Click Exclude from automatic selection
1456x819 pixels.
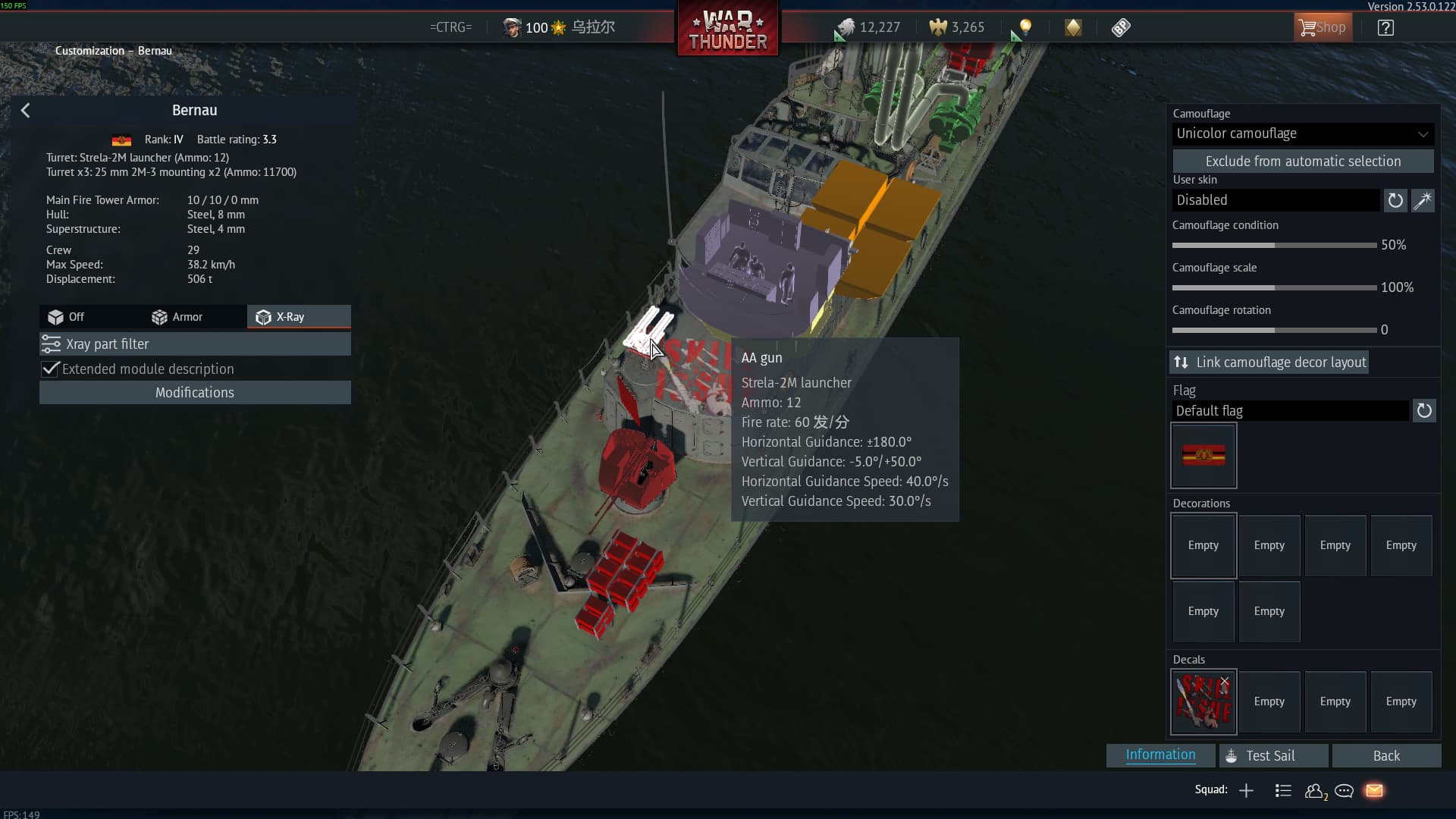click(x=1302, y=162)
